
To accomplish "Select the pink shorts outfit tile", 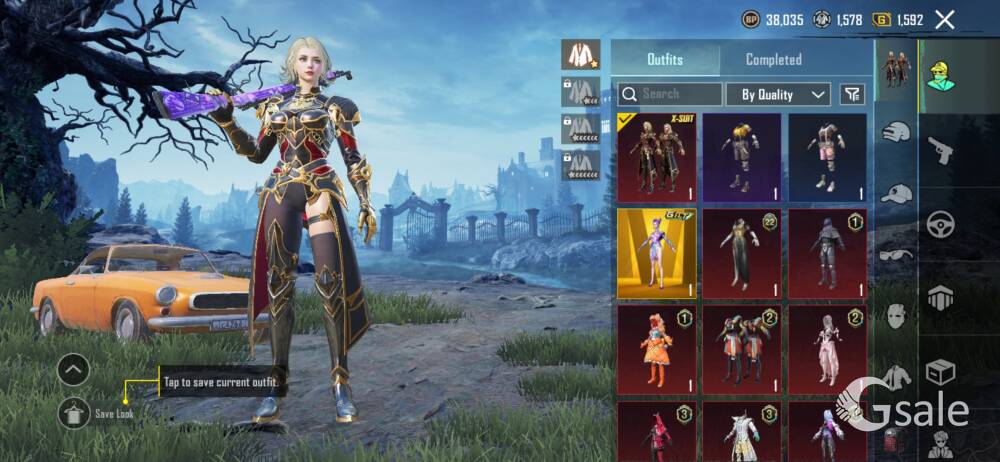I will point(827,158).
